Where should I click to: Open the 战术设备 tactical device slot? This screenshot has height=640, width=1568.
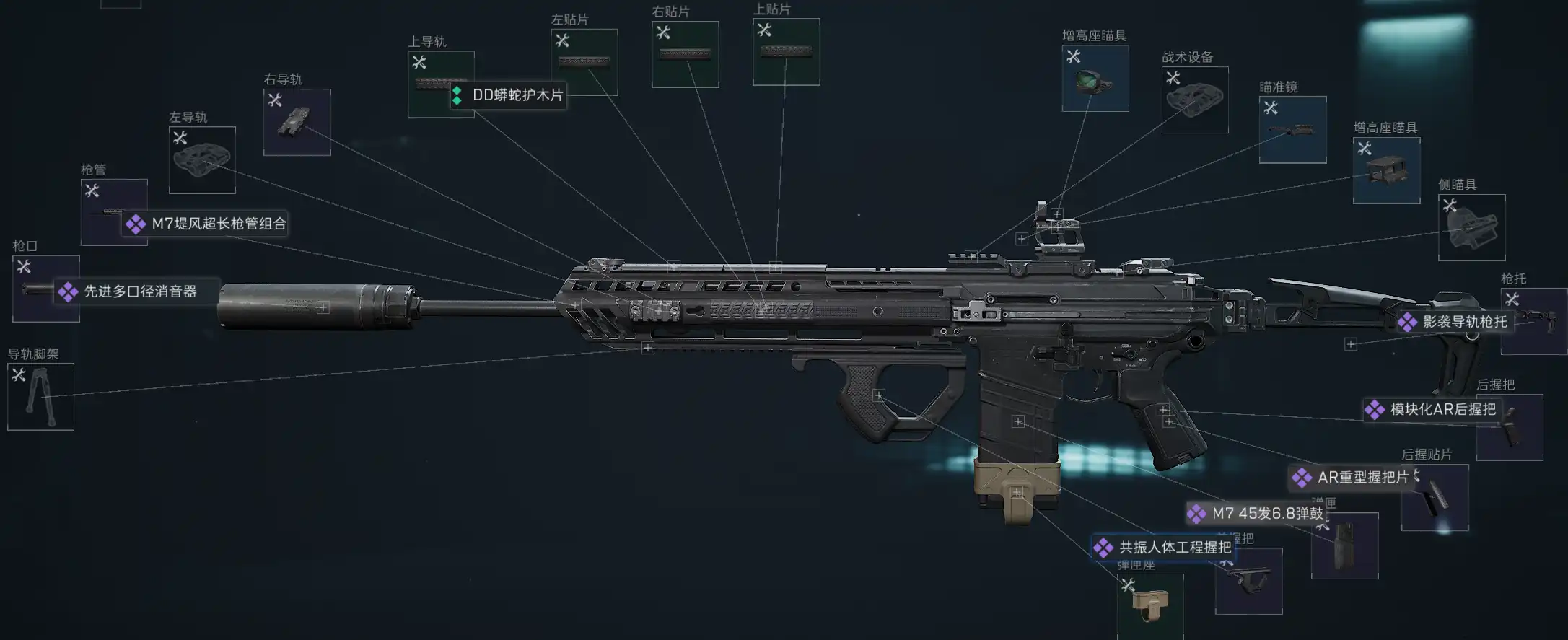click(1194, 100)
